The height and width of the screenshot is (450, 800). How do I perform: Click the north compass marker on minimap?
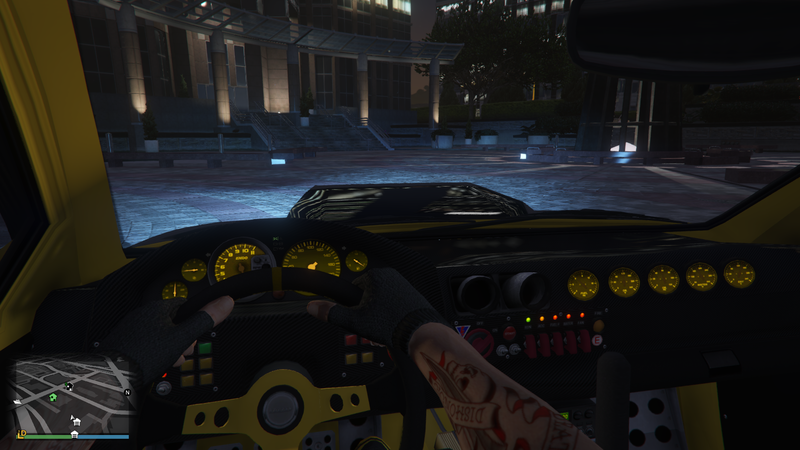pos(127,392)
